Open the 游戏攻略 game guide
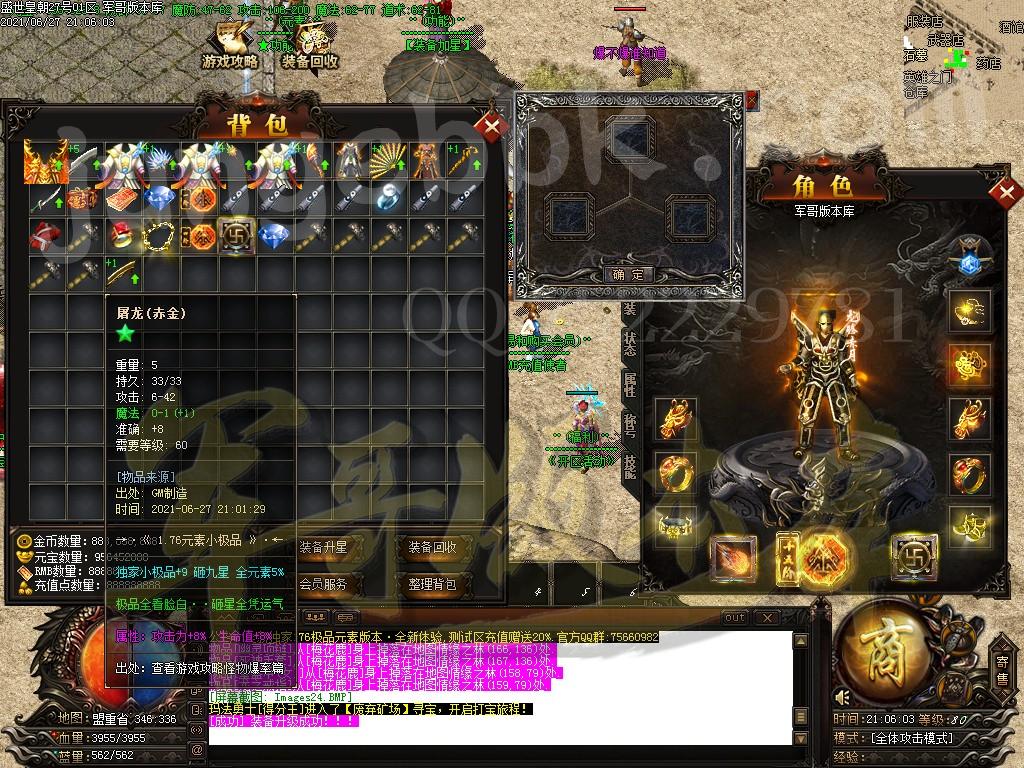 [230, 50]
